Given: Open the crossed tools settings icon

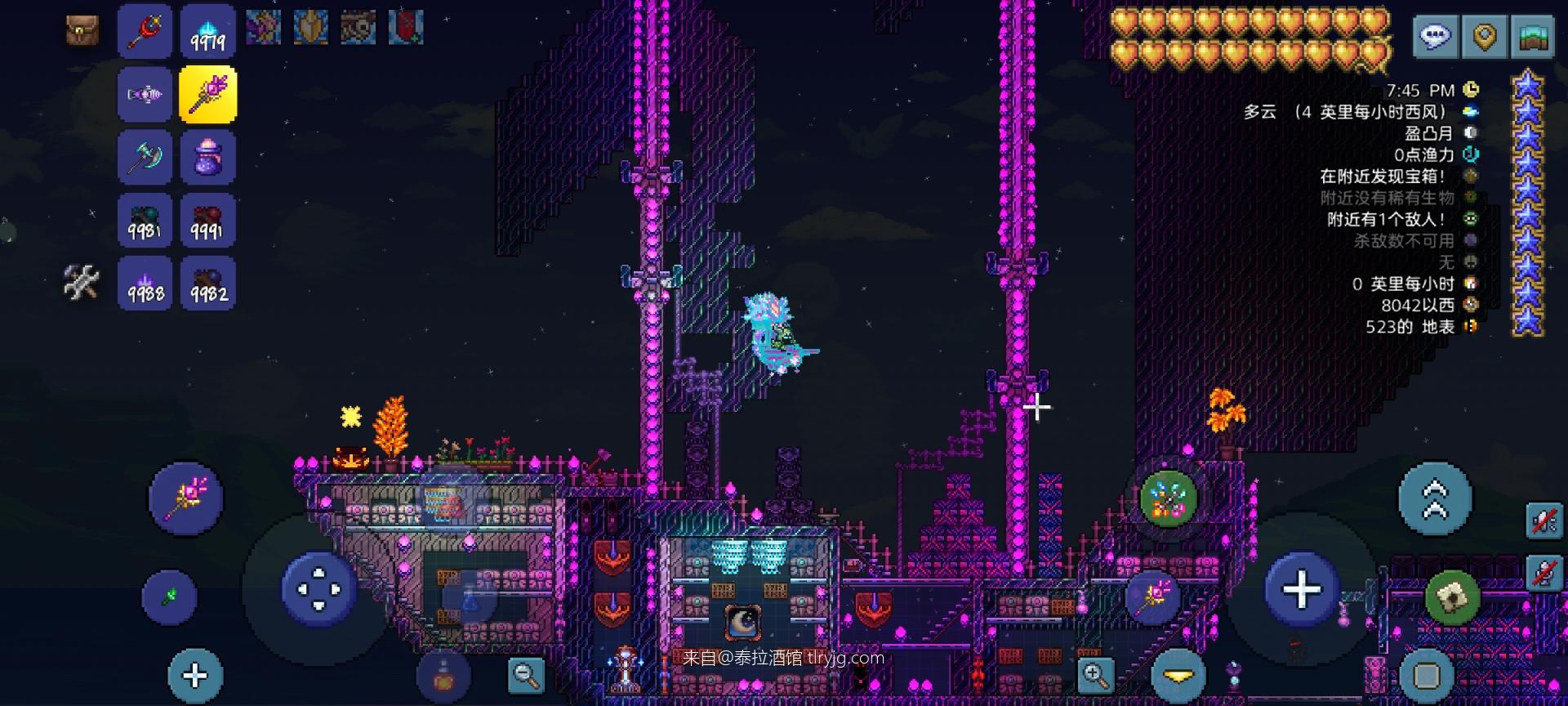Looking at the screenshot, I should (x=82, y=283).
